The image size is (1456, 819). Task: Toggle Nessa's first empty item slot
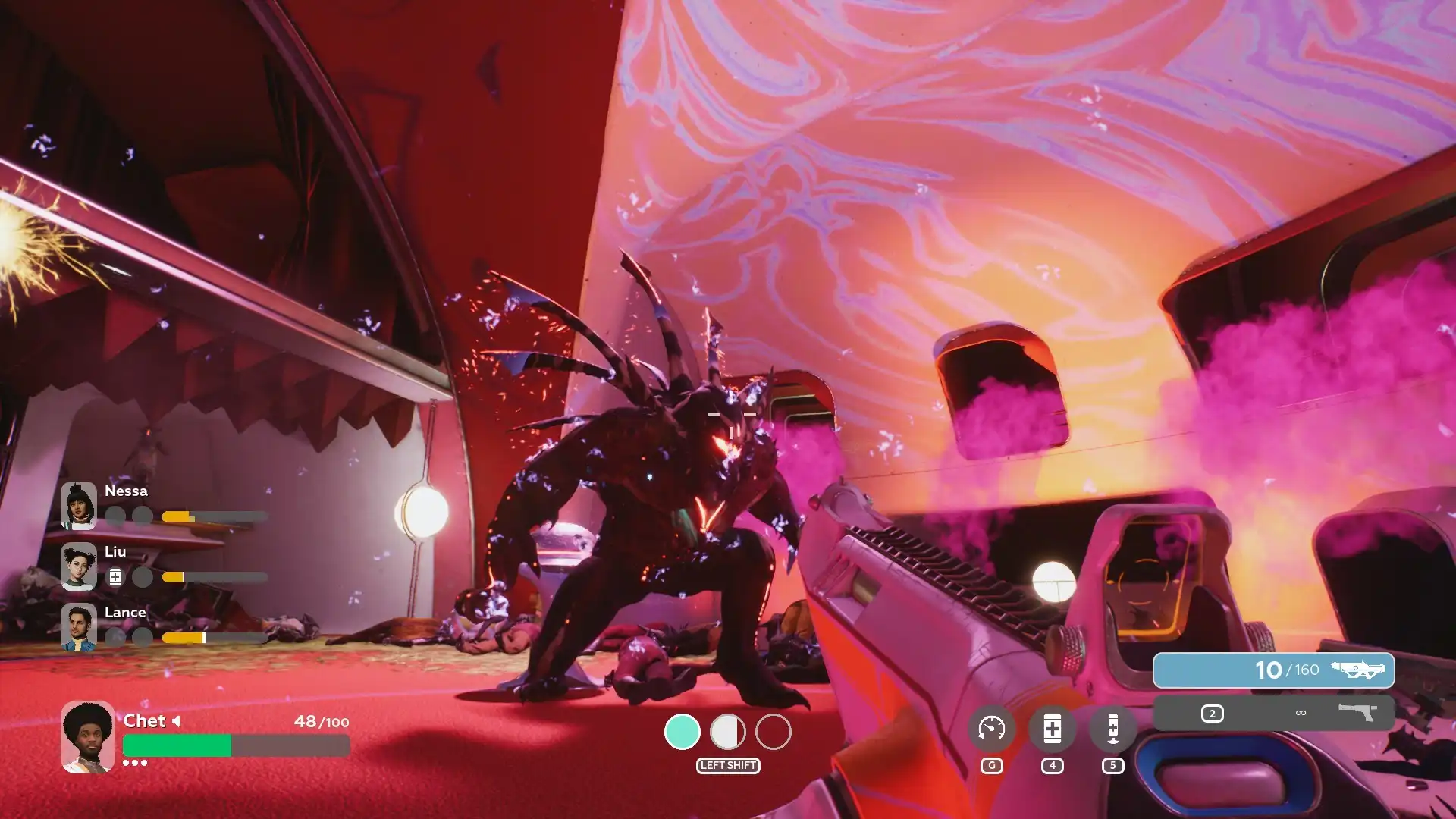pyautogui.click(x=115, y=516)
